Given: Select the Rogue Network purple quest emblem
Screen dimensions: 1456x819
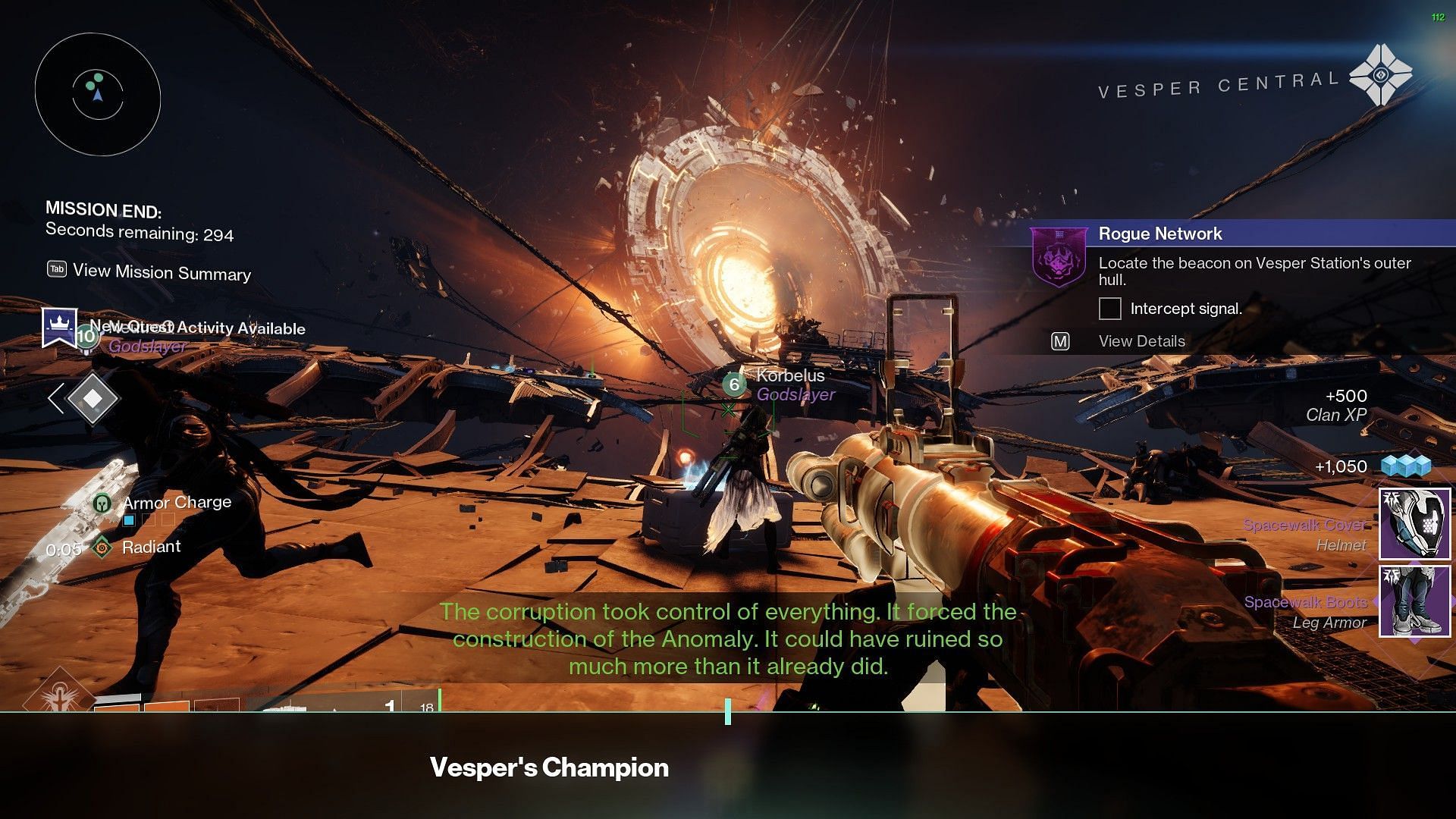Looking at the screenshot, I should [x=1057, y=258].
